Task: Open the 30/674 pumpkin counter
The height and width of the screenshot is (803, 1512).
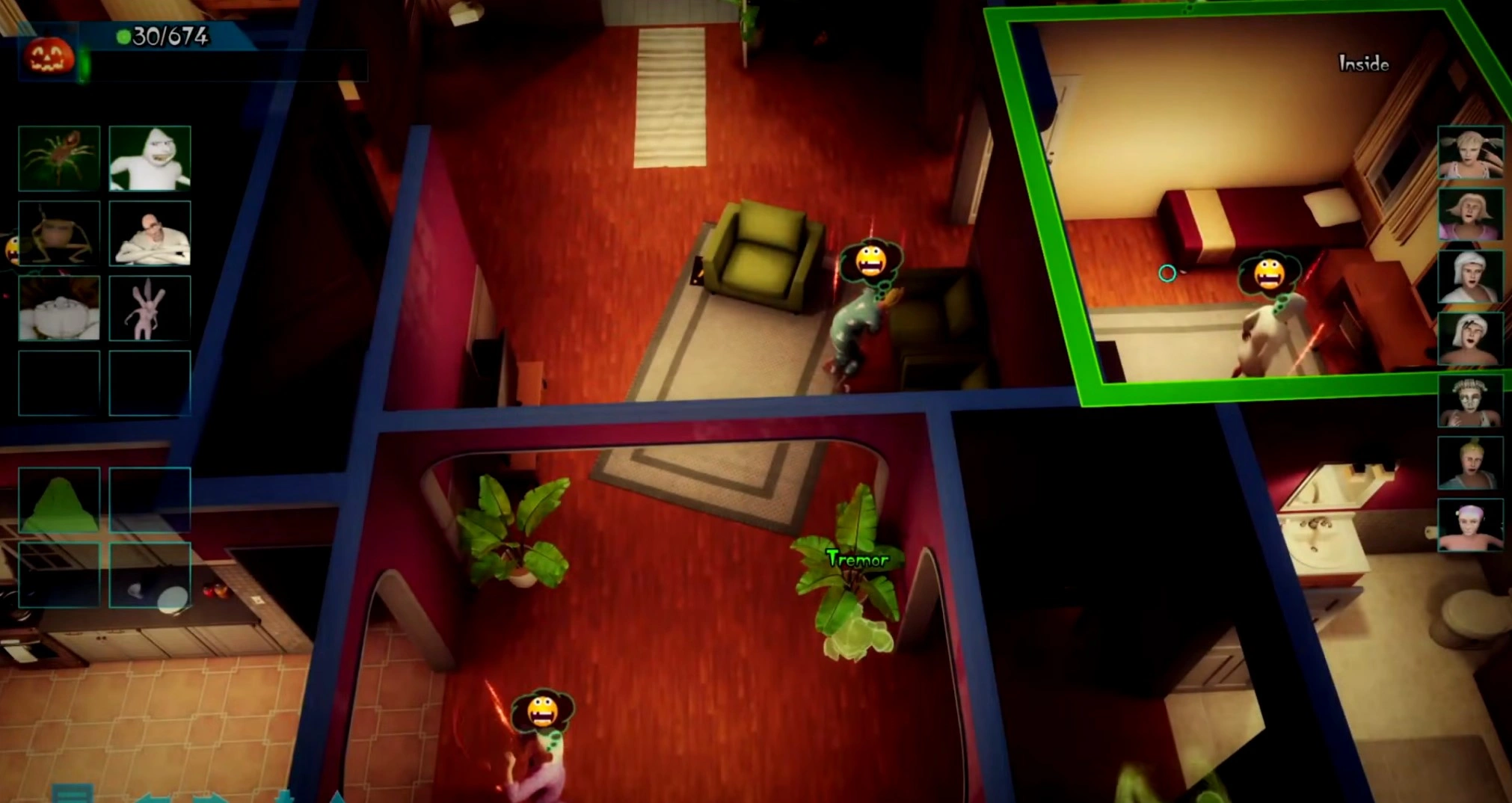Action: (x=166, y=35)
